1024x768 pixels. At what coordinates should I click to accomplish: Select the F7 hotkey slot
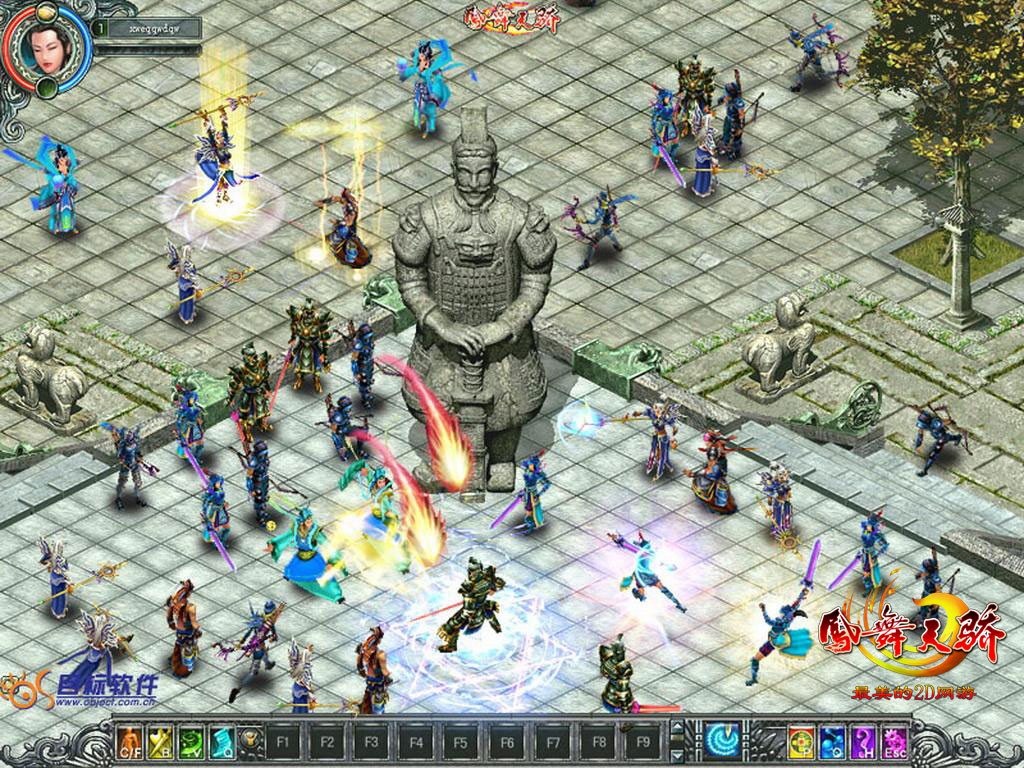click(551, 742)
